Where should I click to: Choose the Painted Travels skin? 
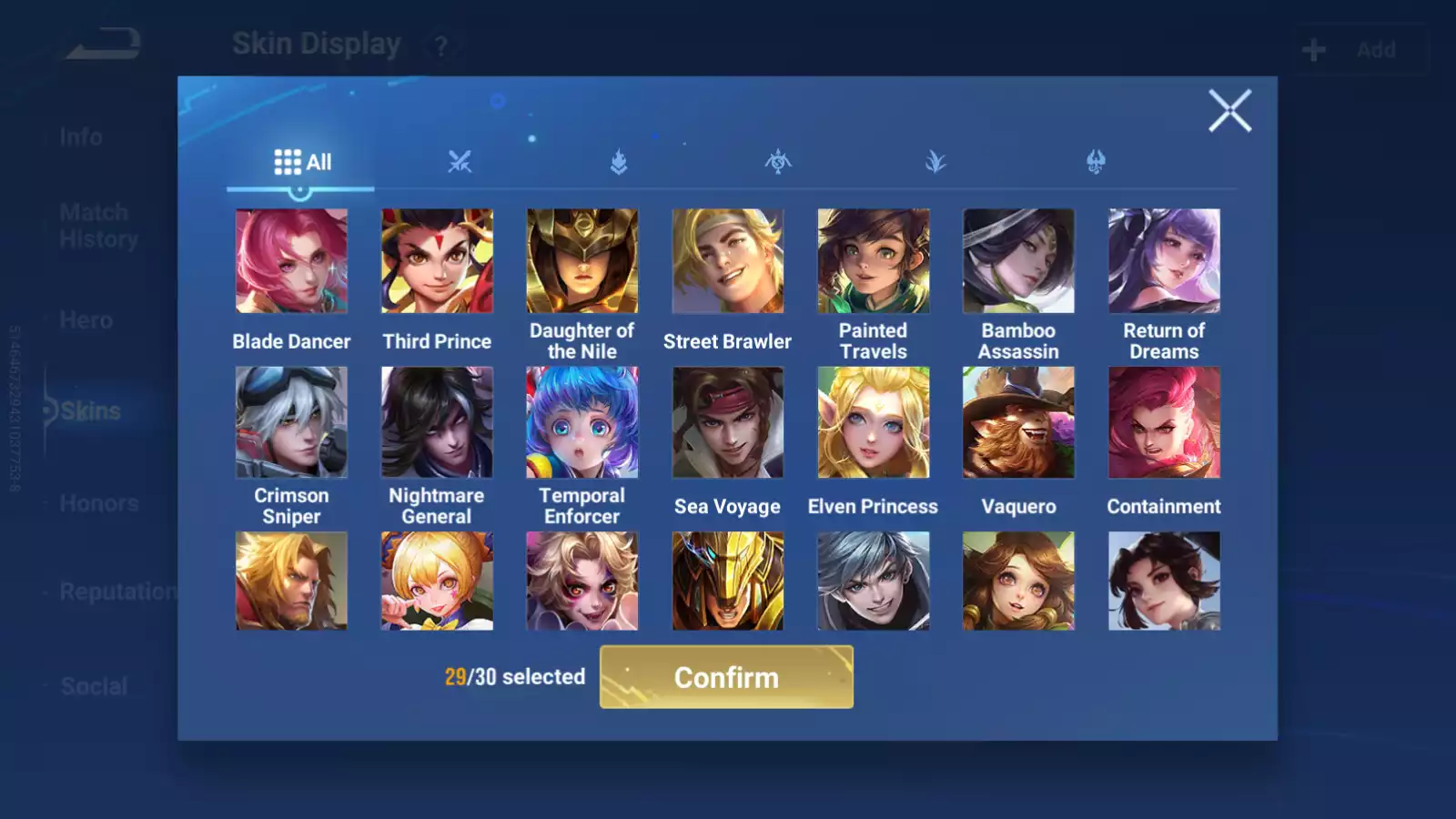tap(874, 261)
